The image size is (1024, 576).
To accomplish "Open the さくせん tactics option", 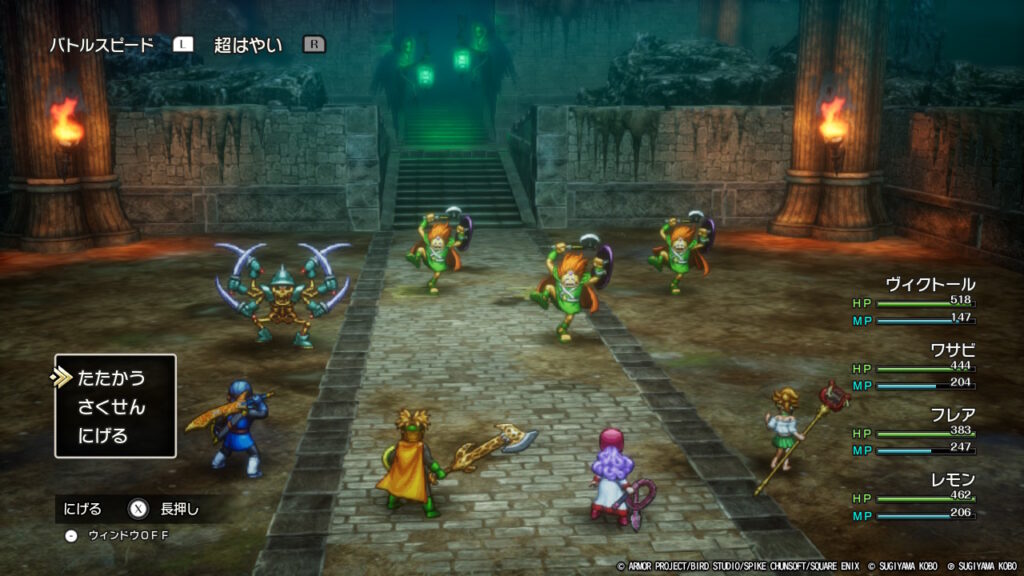I will pos(111,407).
